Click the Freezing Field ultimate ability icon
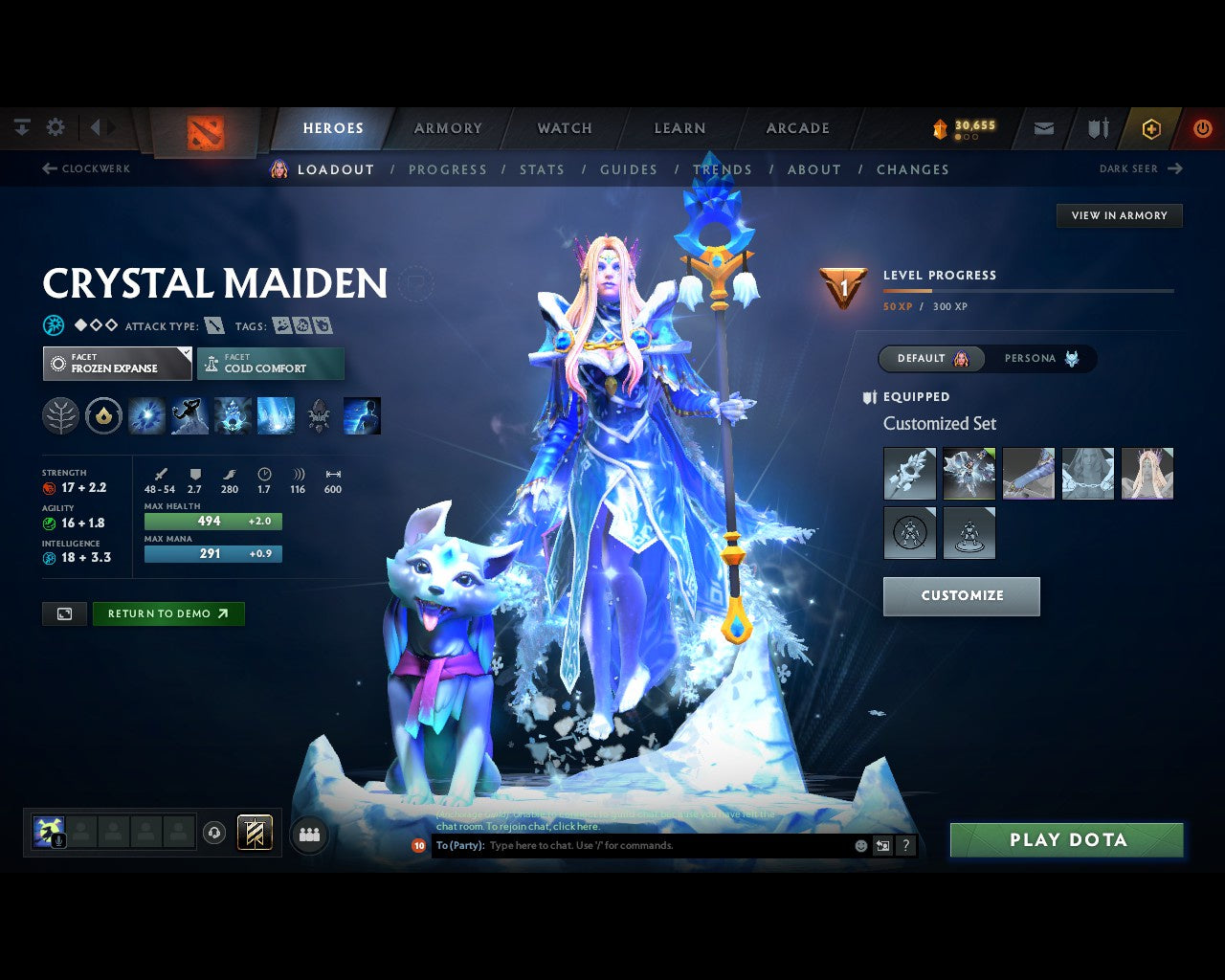 click(x=276, y=415)
